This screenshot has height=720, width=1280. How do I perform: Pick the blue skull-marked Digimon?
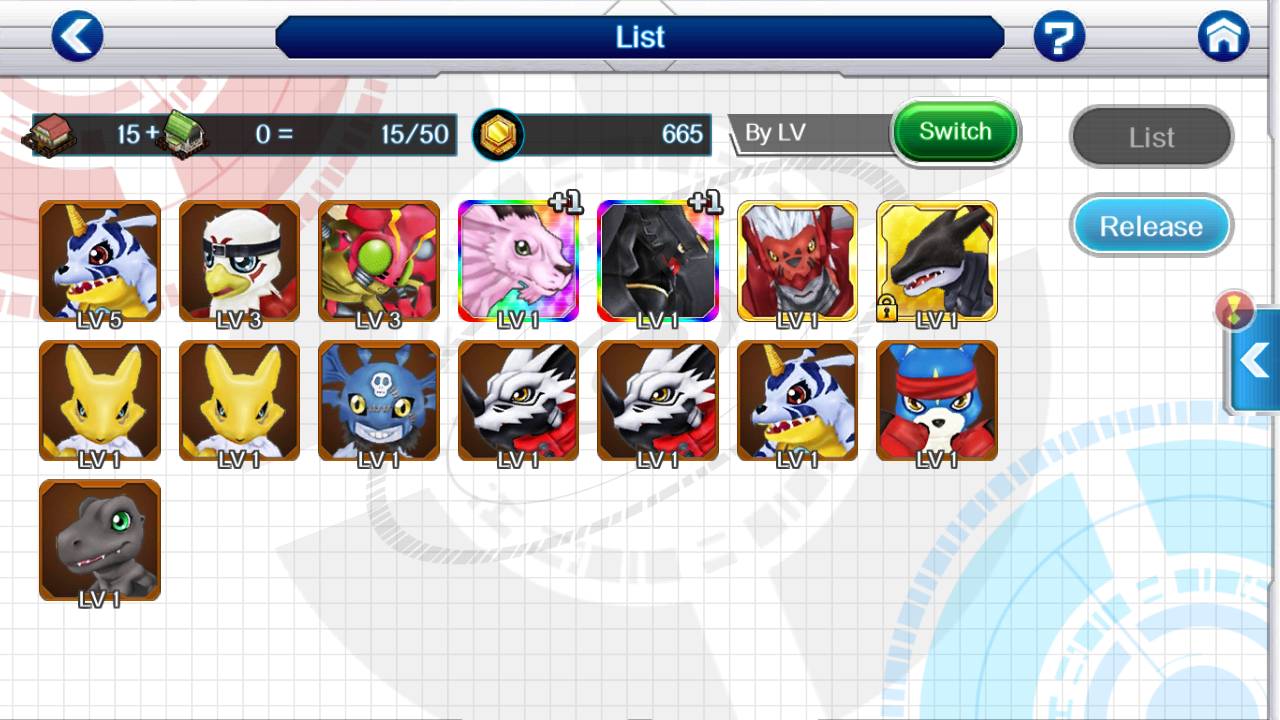[x=379, y=400]
